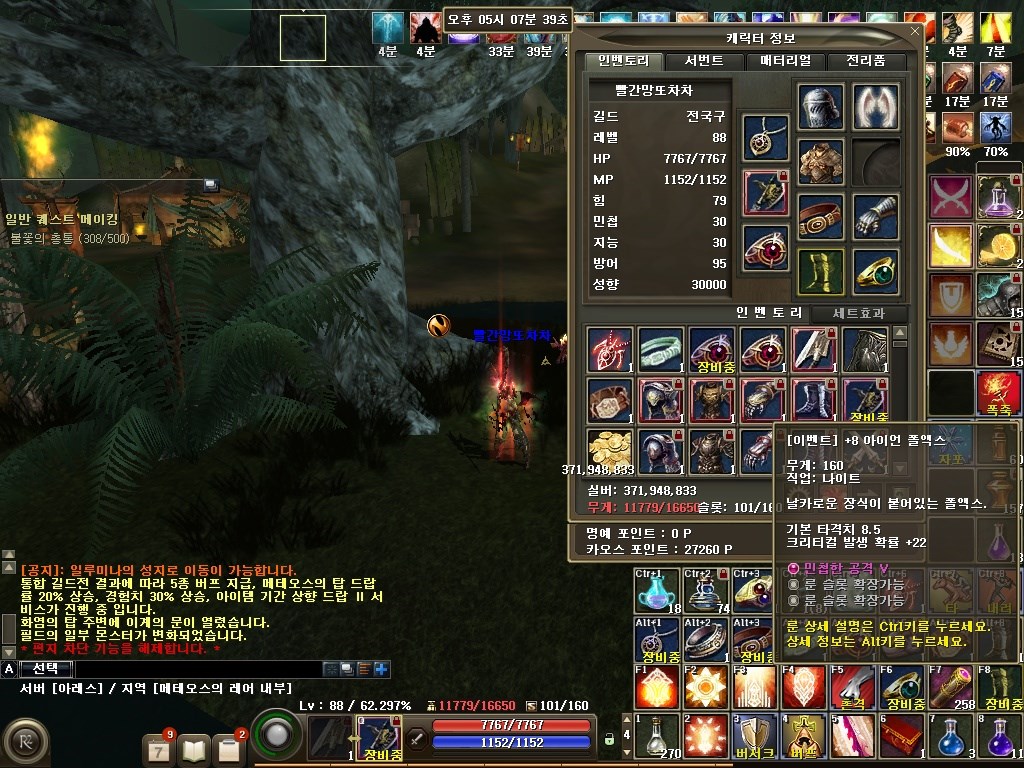Screen dimensions: 1024x768
Task: Select the equipped chest armor slot
Action: click(x=821, y=162)
